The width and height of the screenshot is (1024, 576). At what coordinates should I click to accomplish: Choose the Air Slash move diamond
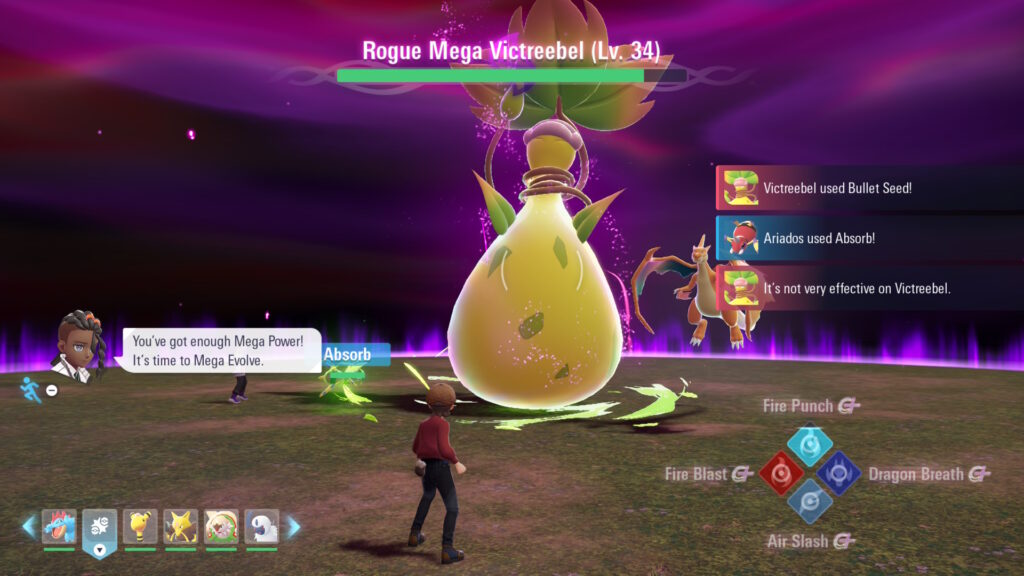click(x=809, y=501)
